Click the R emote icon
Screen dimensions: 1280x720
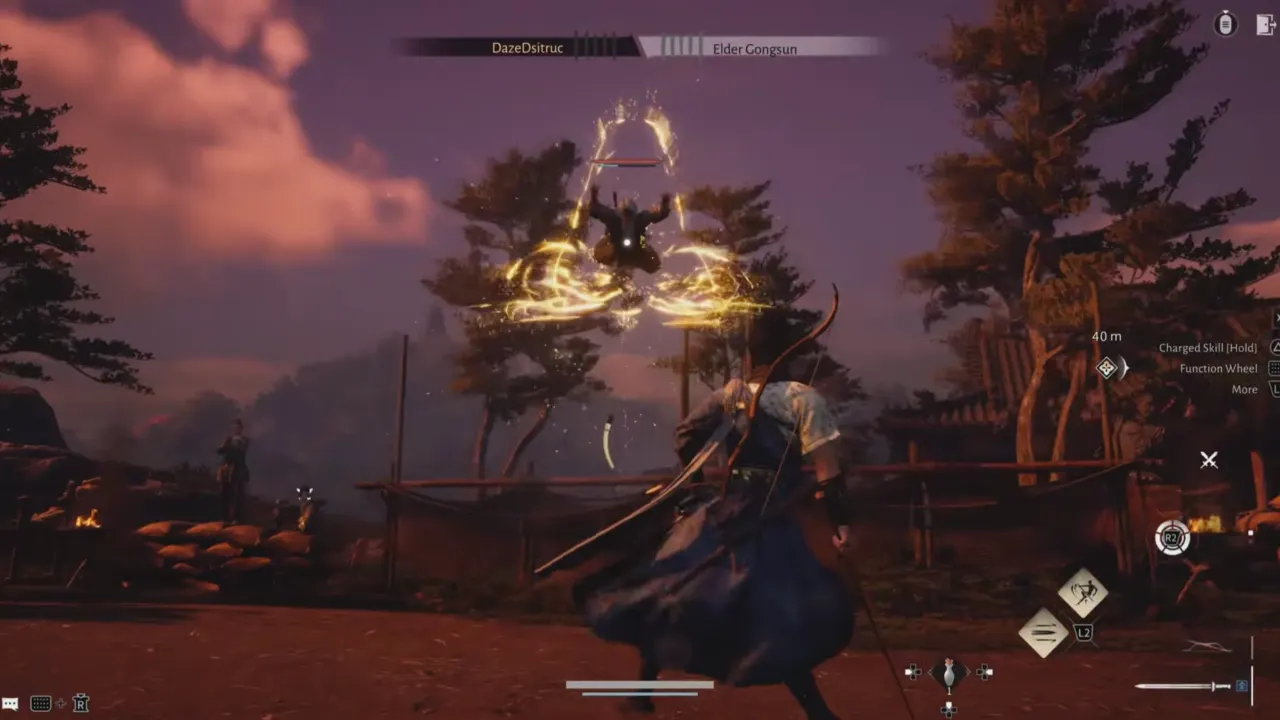pyautogui.click(x=80, y=703)
